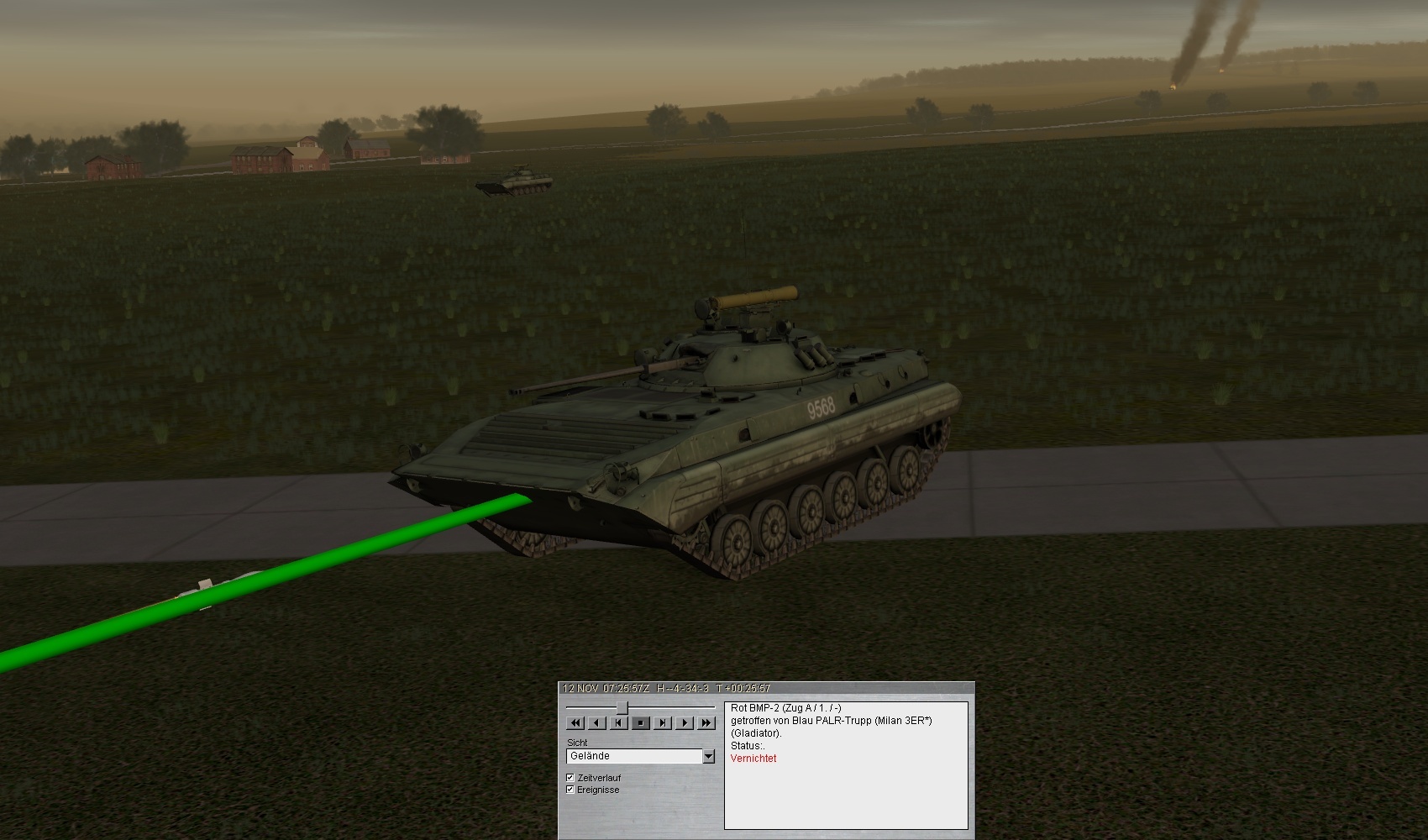Play the replay forward

(685, 722)
